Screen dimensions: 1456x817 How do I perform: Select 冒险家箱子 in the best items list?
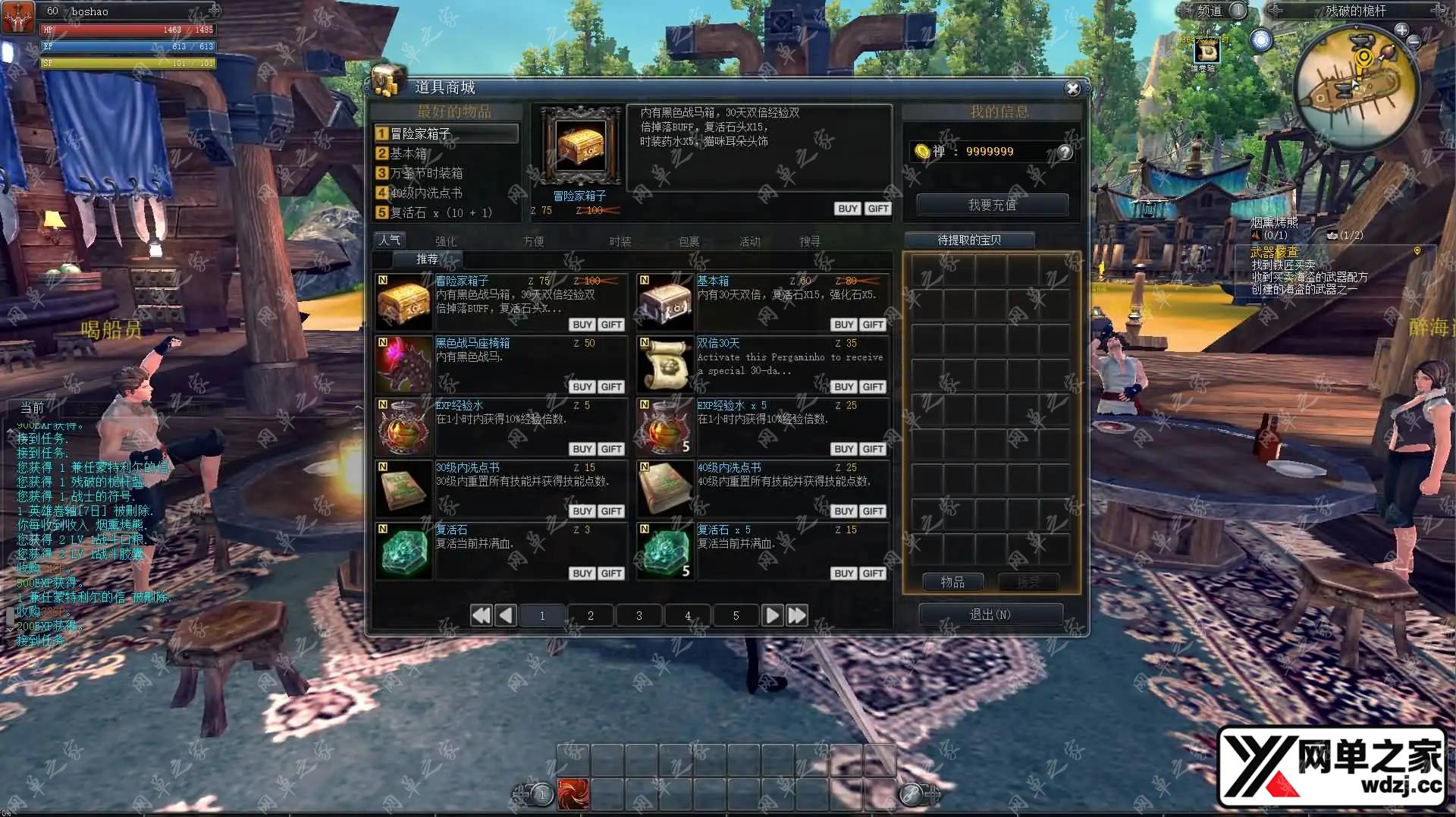[446, 134]
